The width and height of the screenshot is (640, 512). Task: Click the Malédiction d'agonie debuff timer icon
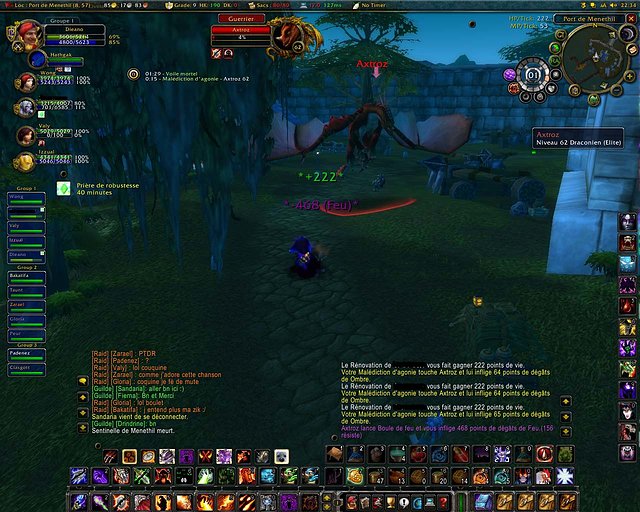pyautogui.click(x=133, y=74)
